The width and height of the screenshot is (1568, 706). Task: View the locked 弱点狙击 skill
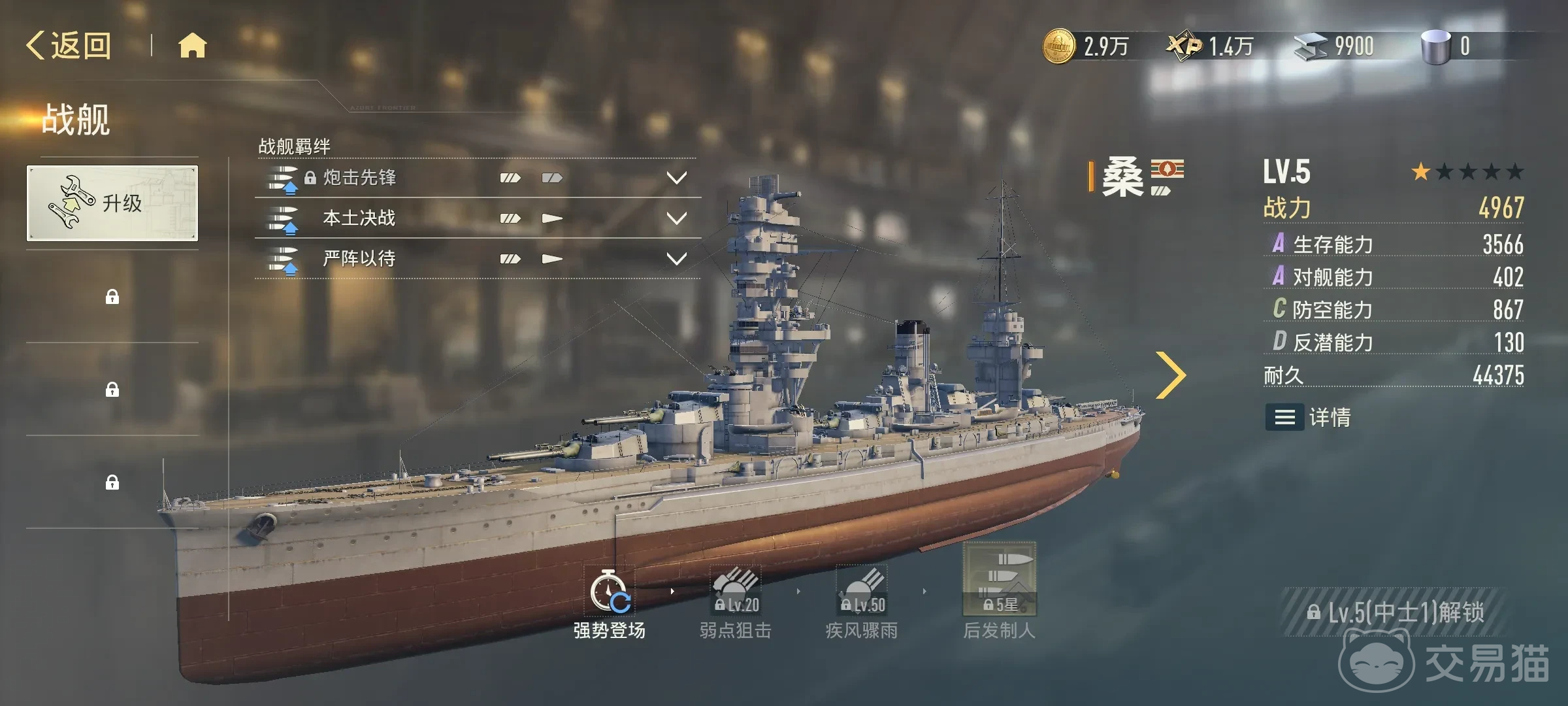(x=736, y=592)
